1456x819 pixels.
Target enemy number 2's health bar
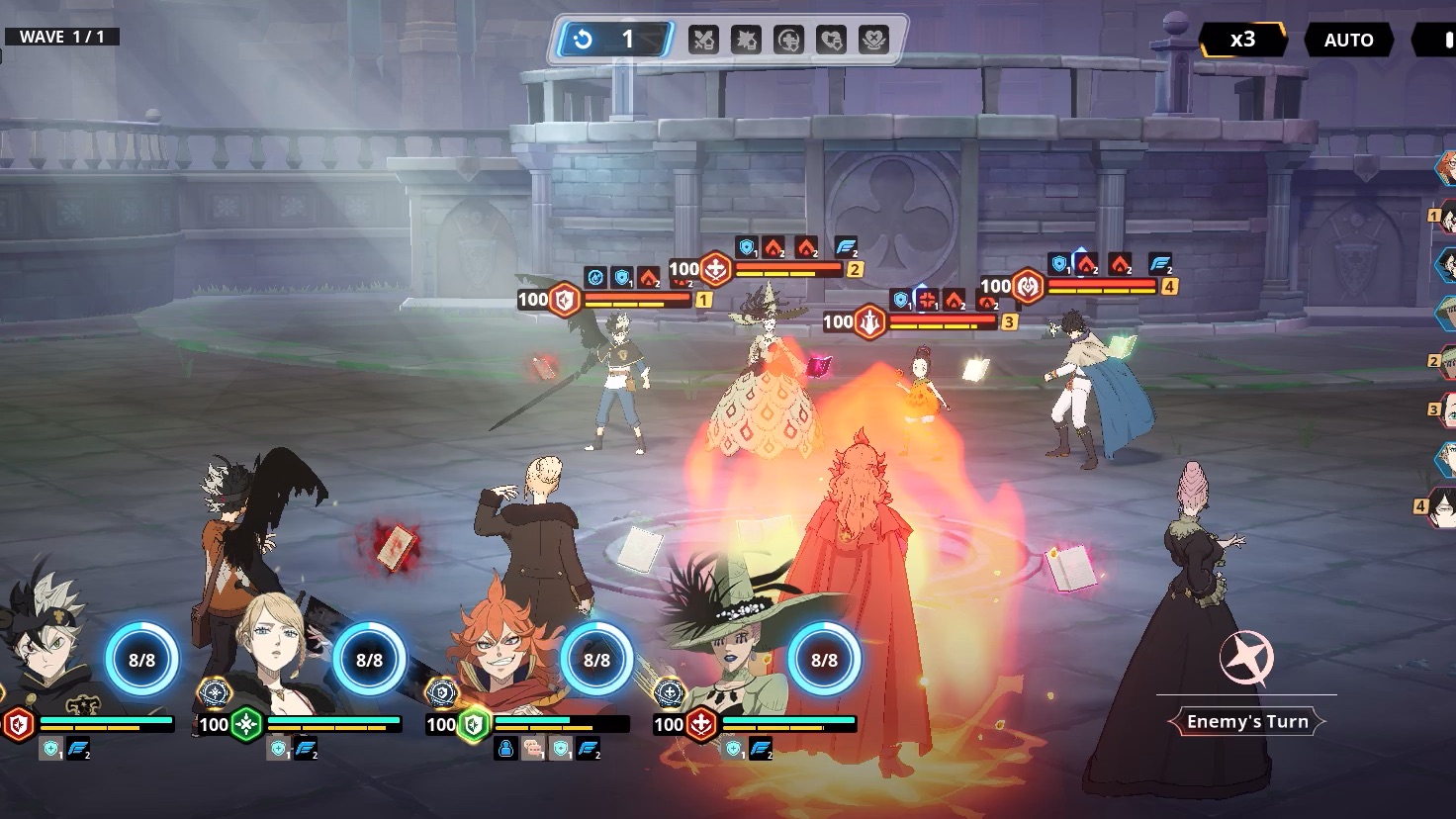[788, 269]
